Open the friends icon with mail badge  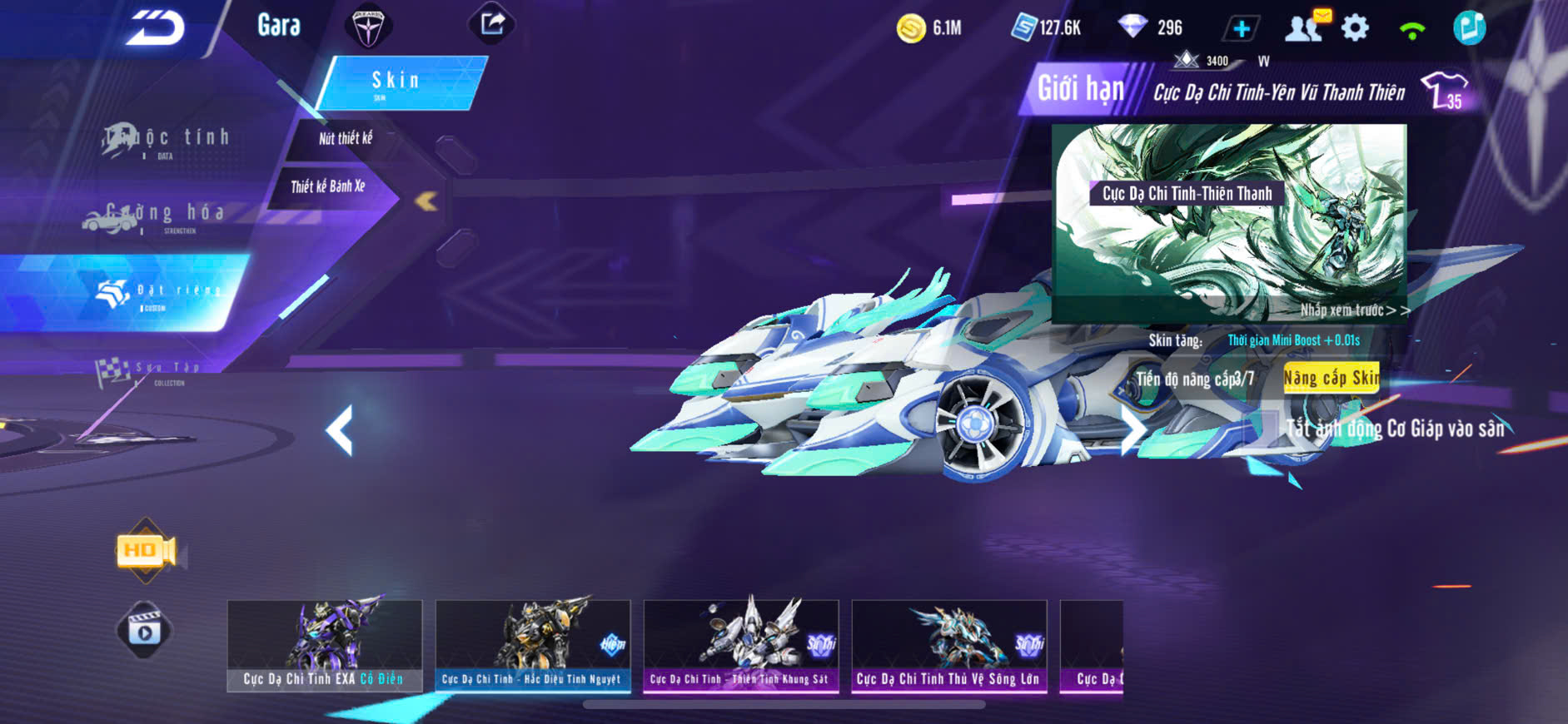[x=1306, y=27]
